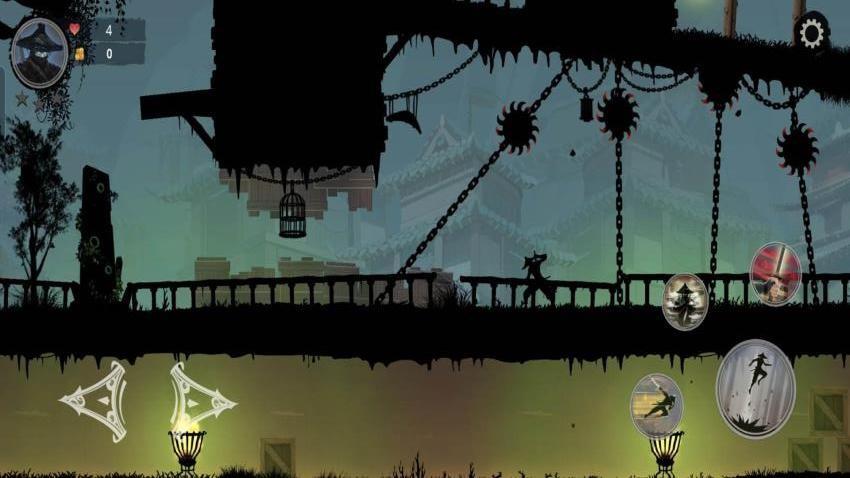
Task: Open the gear settings menu
Action: [x=811, y=34]
